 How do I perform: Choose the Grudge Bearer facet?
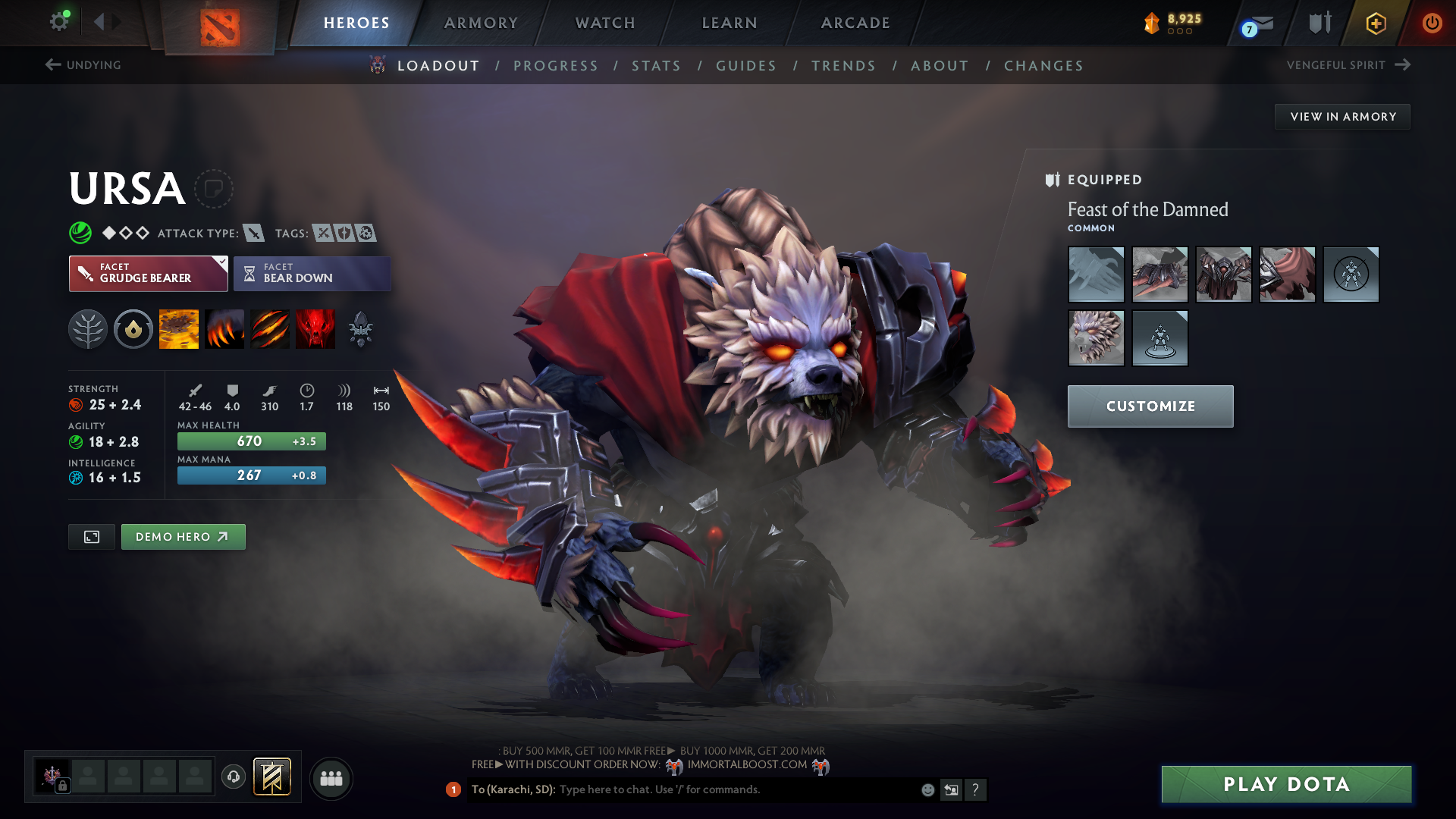[148, 274]
